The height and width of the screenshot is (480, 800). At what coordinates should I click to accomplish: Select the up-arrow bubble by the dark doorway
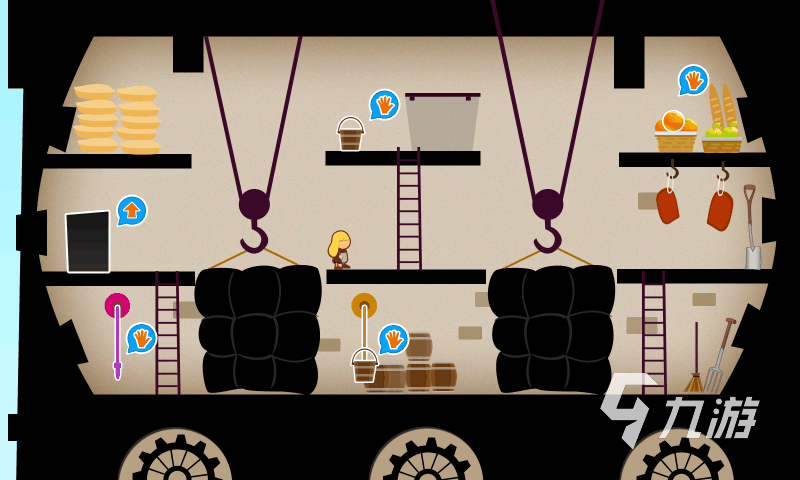[x=132, y=210]
